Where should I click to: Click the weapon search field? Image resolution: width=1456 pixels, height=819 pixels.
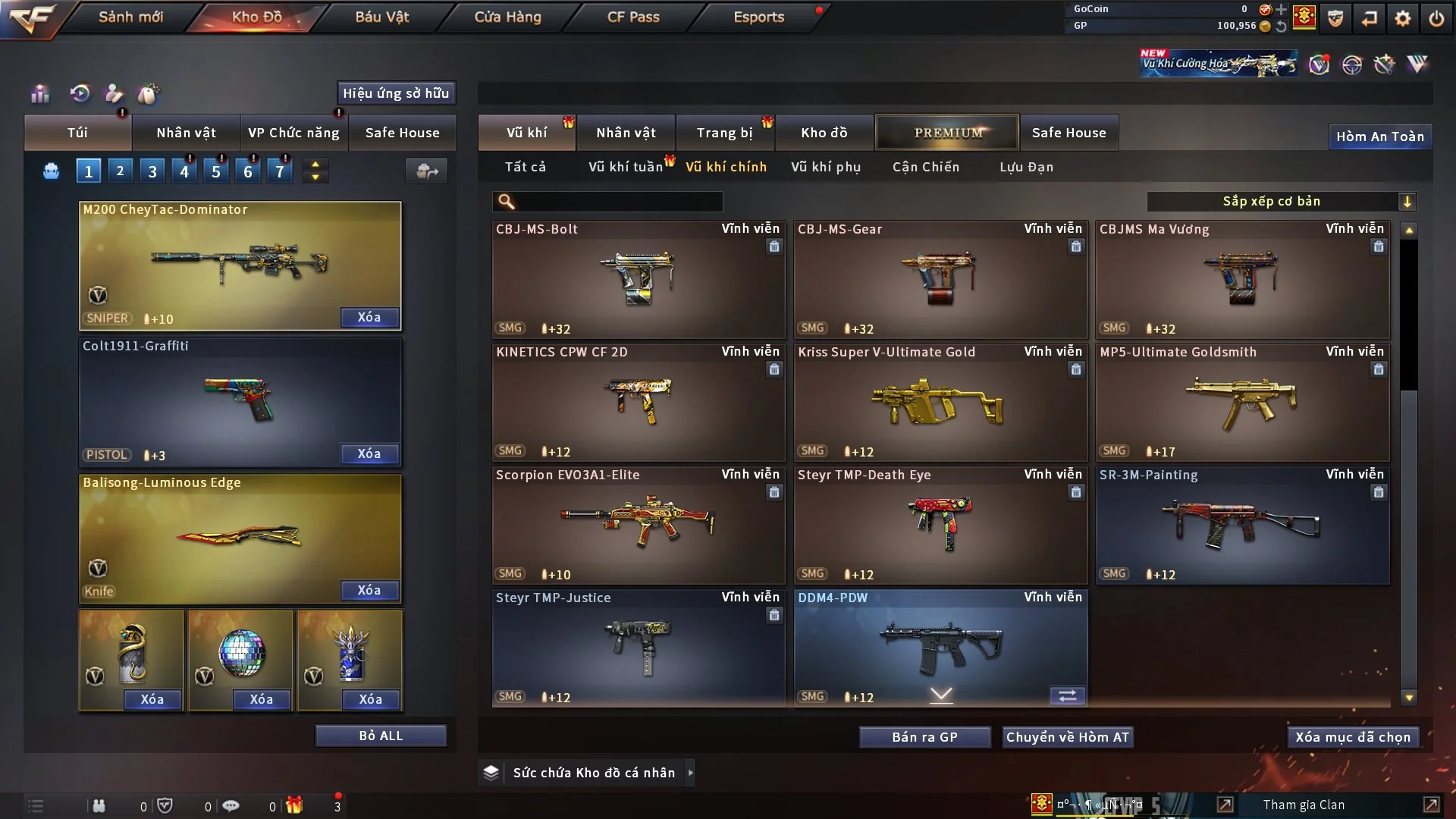618,201
